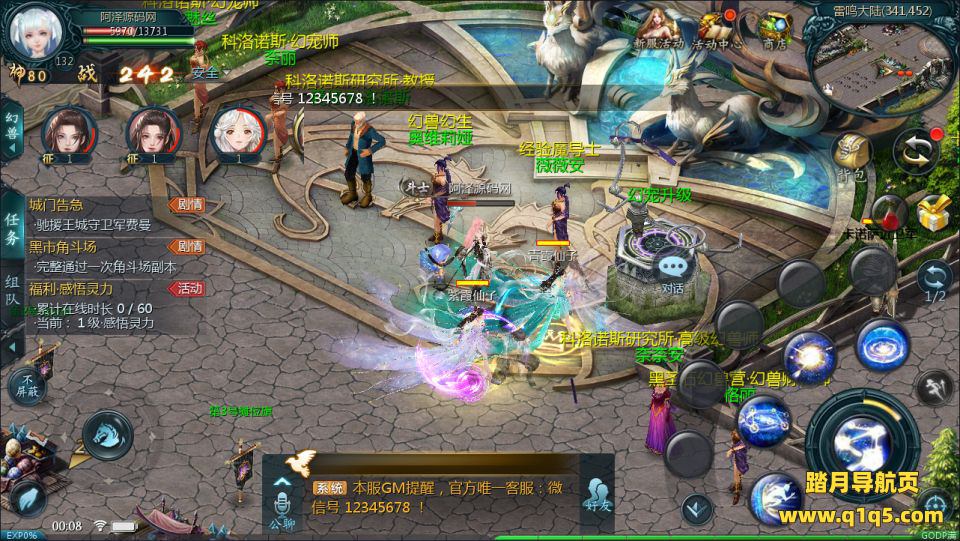Open the 背包 backpack
The height and width of the screenshot is (541, 960).
[x=851, y=157]
